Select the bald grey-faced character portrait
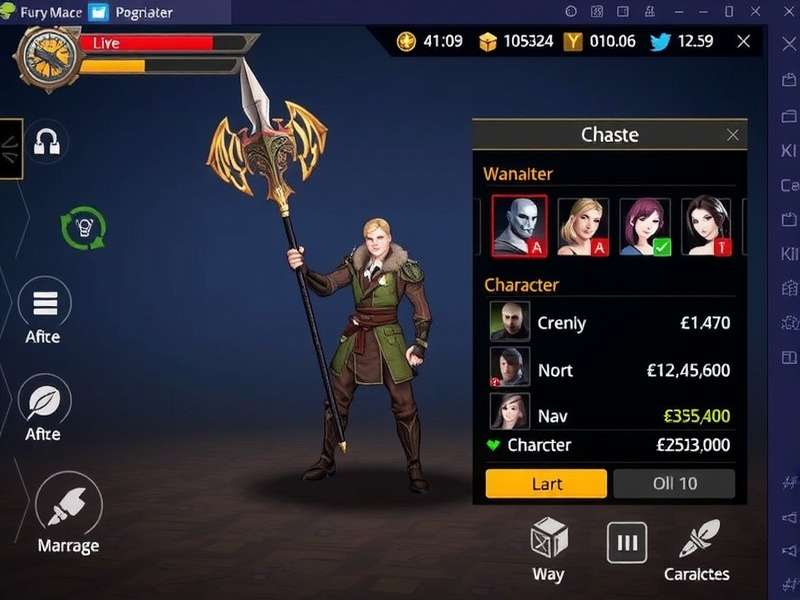 click(x=519, y=226)
